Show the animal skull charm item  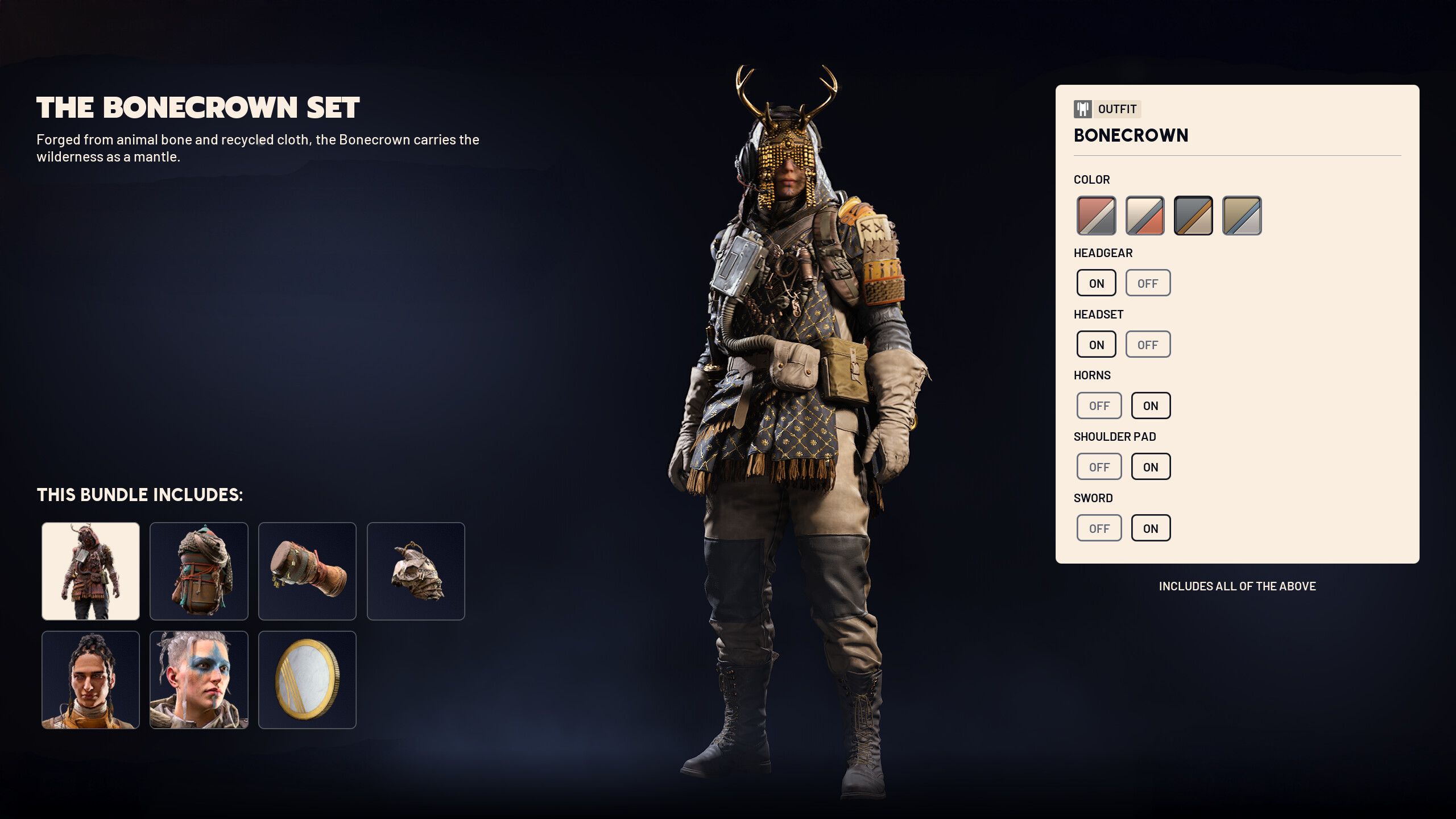coord(416,571)
